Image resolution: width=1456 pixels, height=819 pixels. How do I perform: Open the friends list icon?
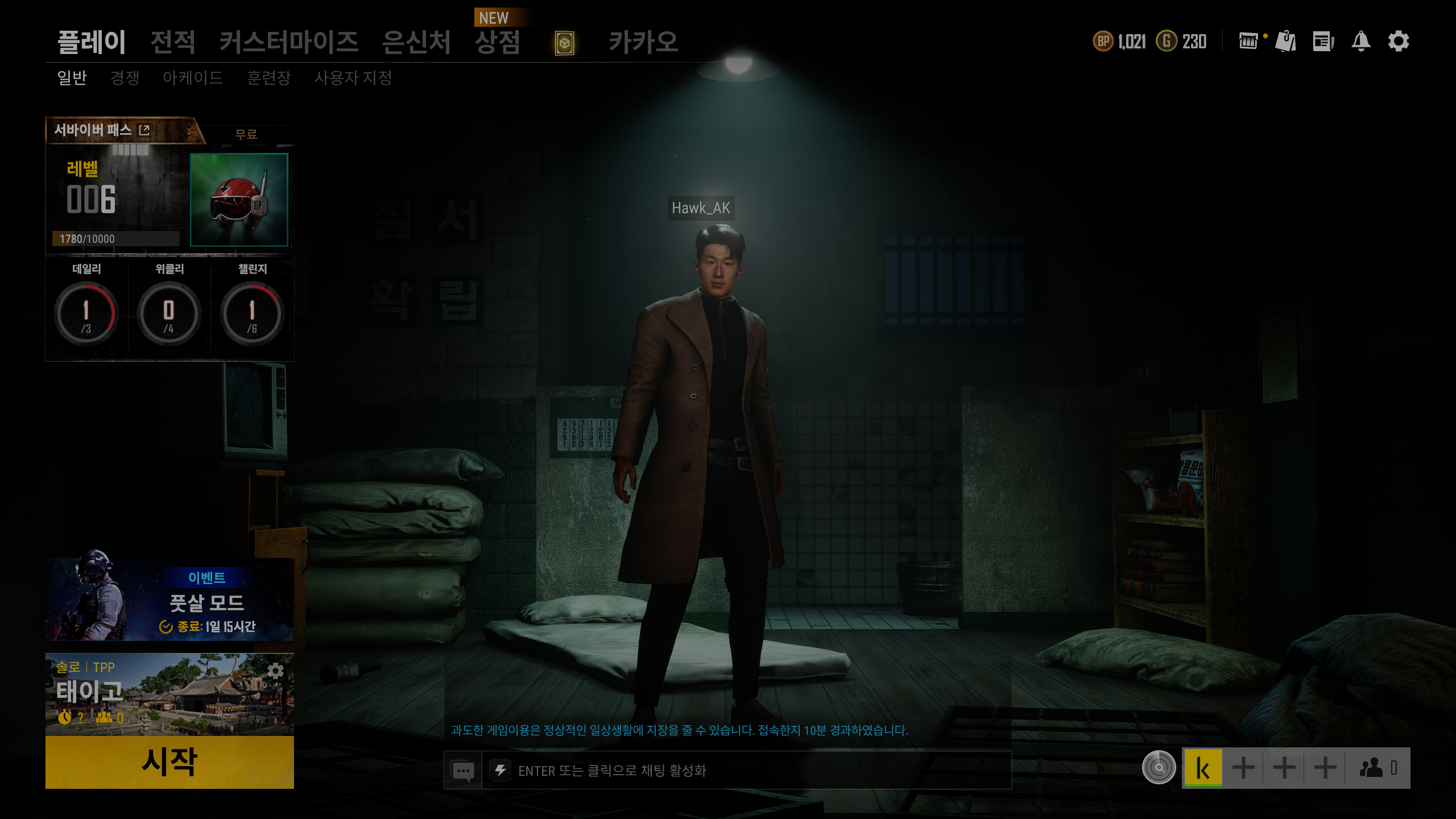tap(1376, 768)
